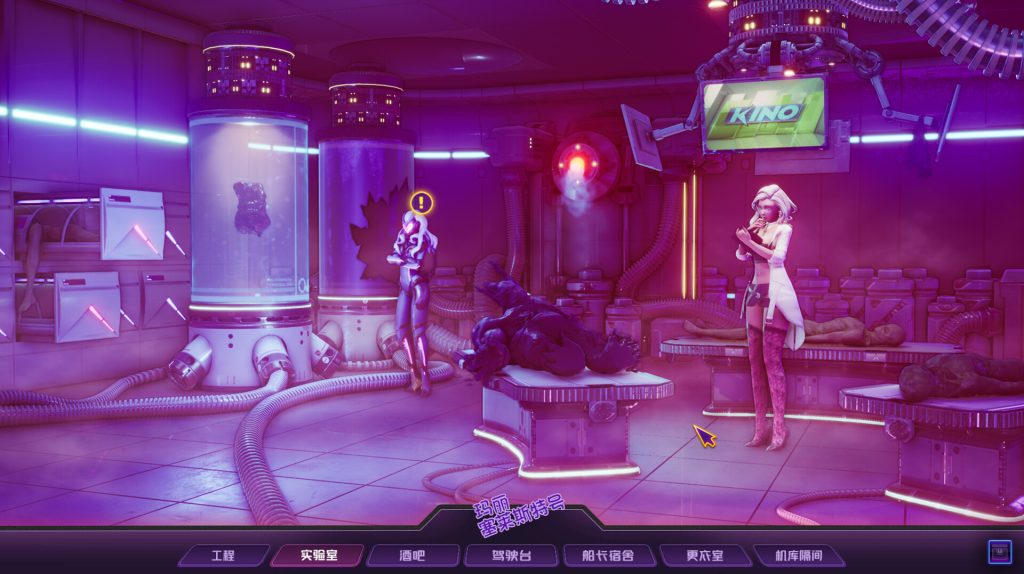Go to the 工程 (Engineering) room
The height and width of the screenshot is (574, 1024).
click(x=223, y=555)
